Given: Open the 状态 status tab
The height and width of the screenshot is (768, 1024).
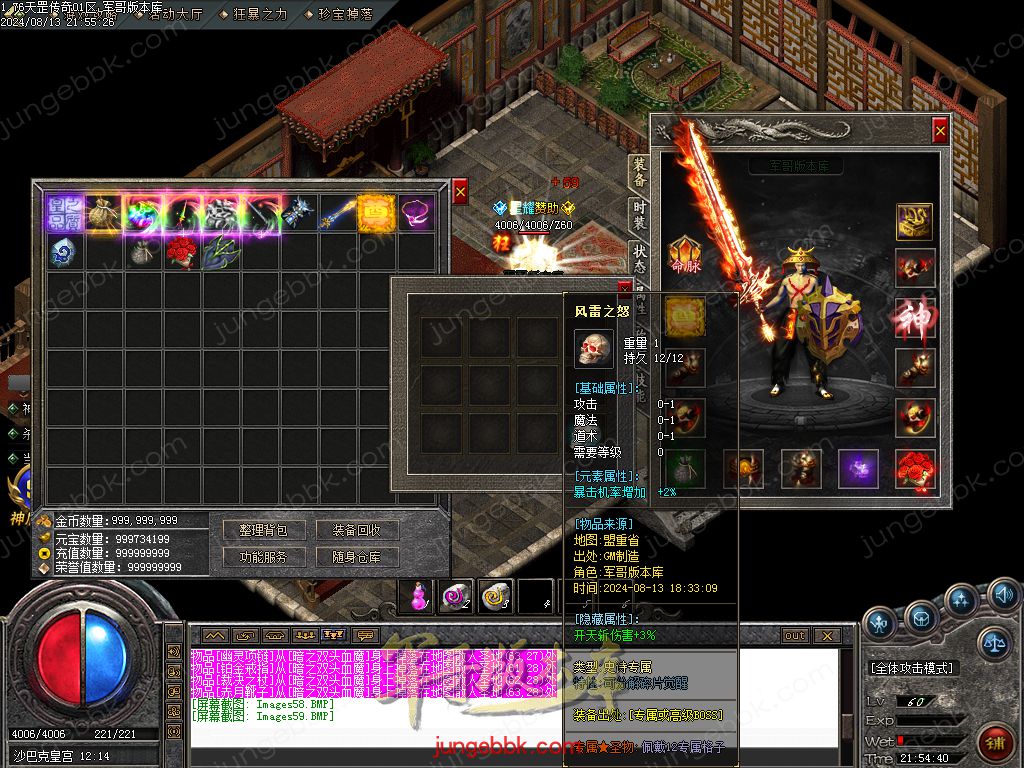Looking at the screenshot, I should (x=639, y=254).
